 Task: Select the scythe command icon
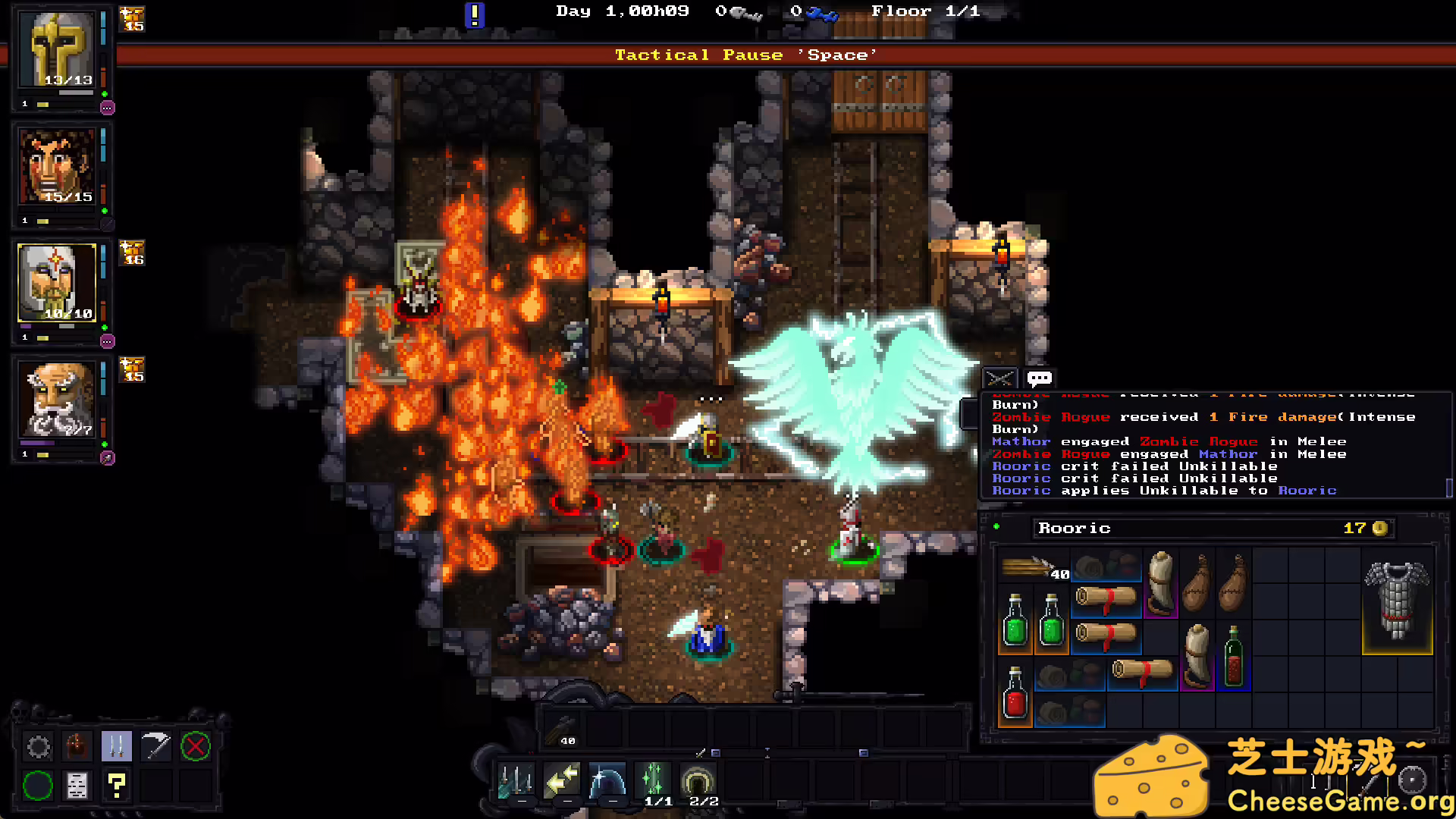coord(155,747)
